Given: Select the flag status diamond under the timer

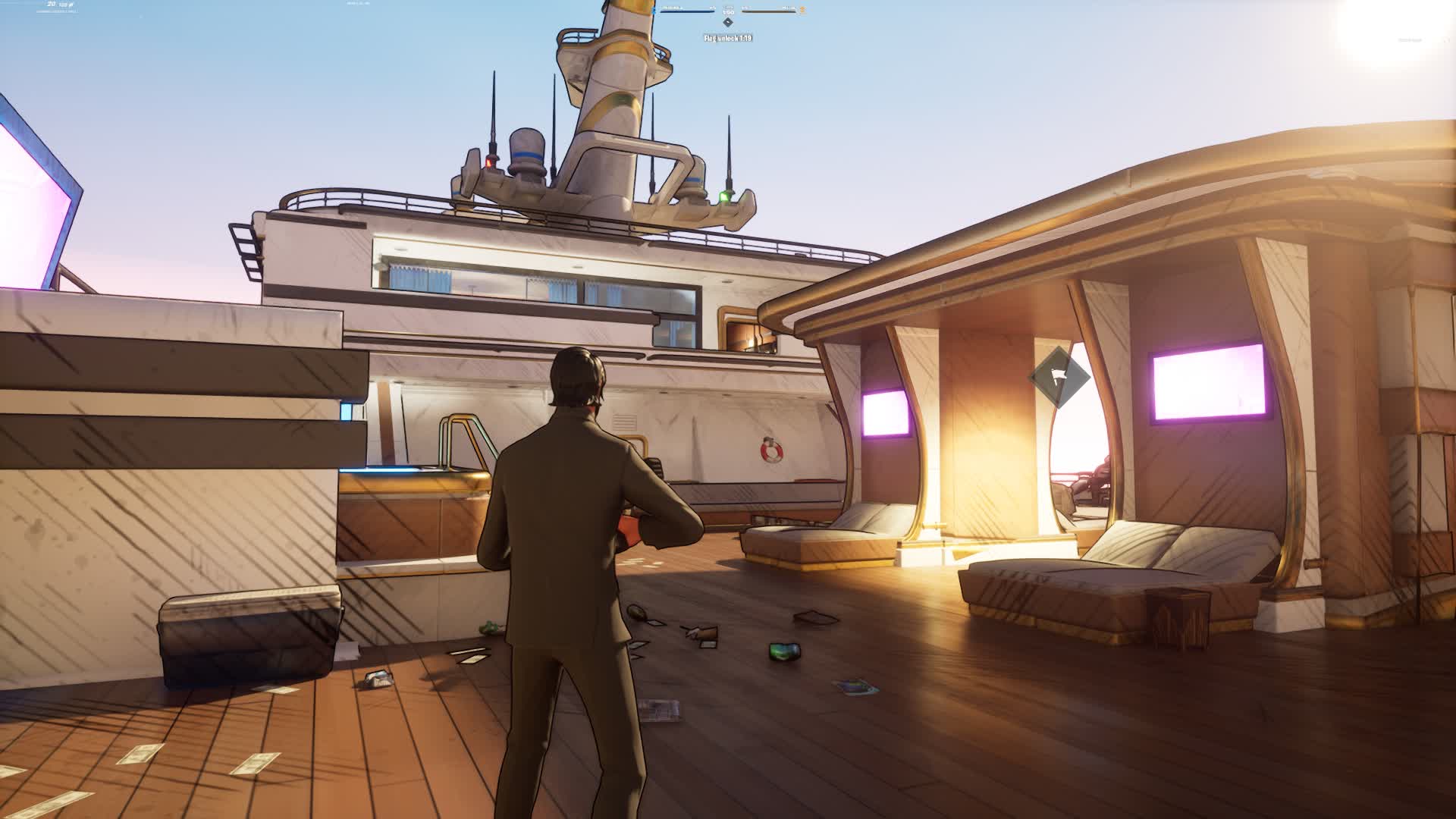Looking at the screenshot, I should (728, 22).
